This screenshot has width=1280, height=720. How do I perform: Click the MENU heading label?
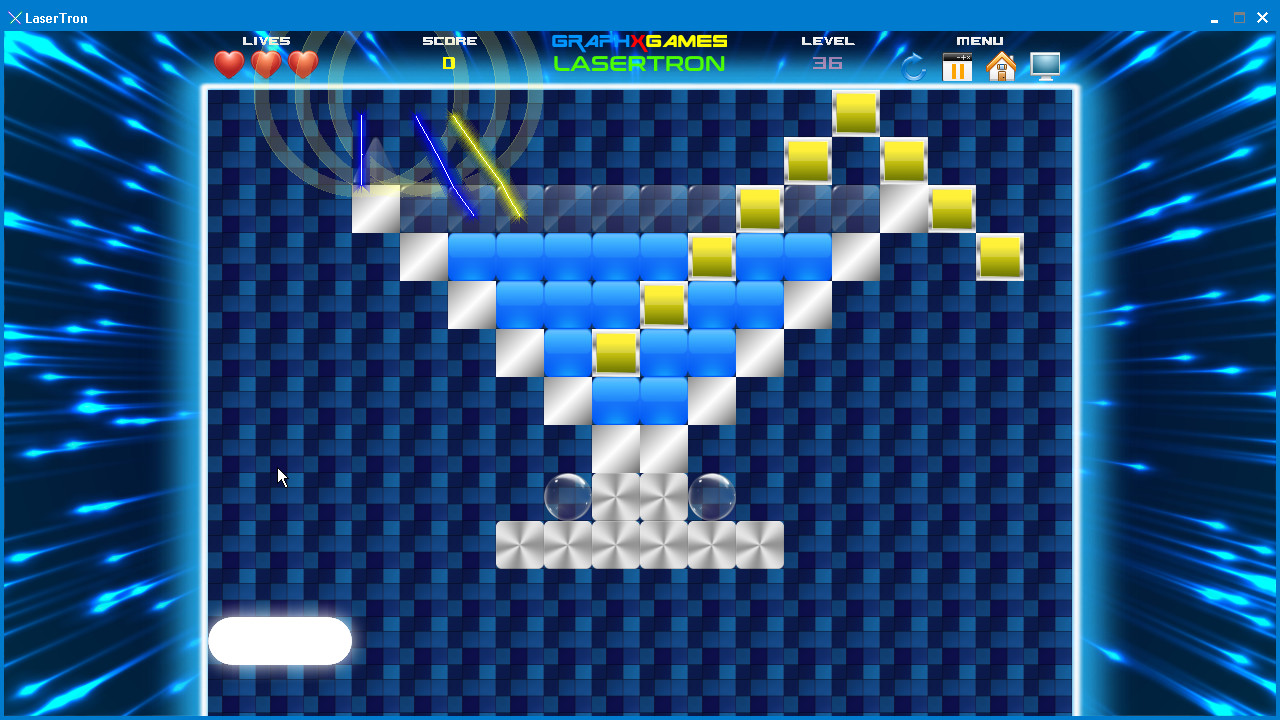coord(980,41)
